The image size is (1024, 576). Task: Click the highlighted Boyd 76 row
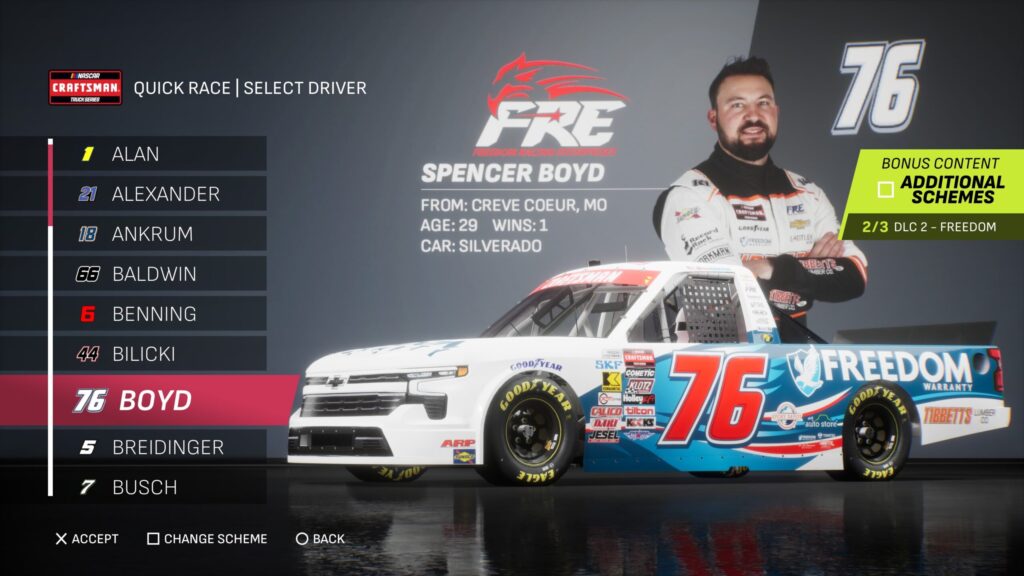[160, 400]
